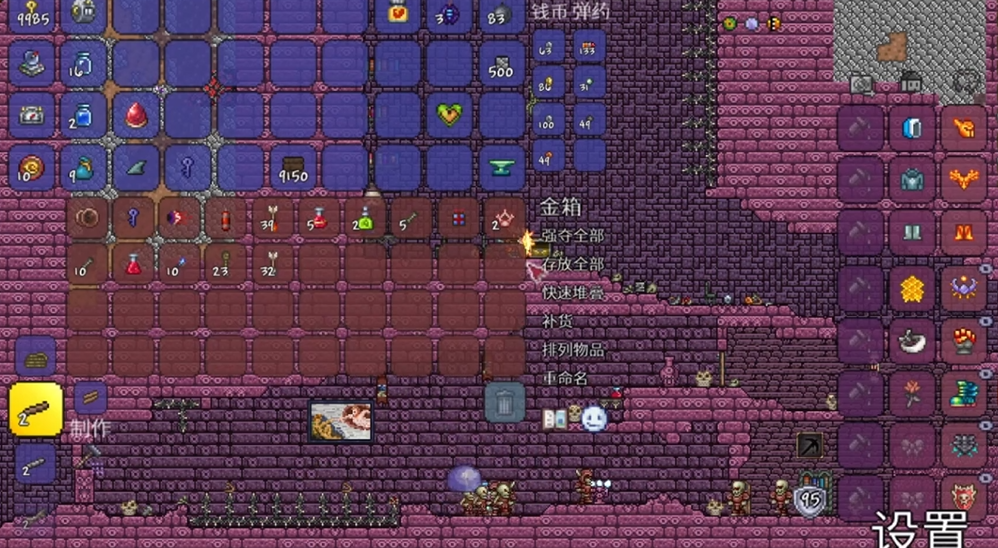Click the green heart item slot
This screenshot has height=548, width=998.
(x=448, y=116)
